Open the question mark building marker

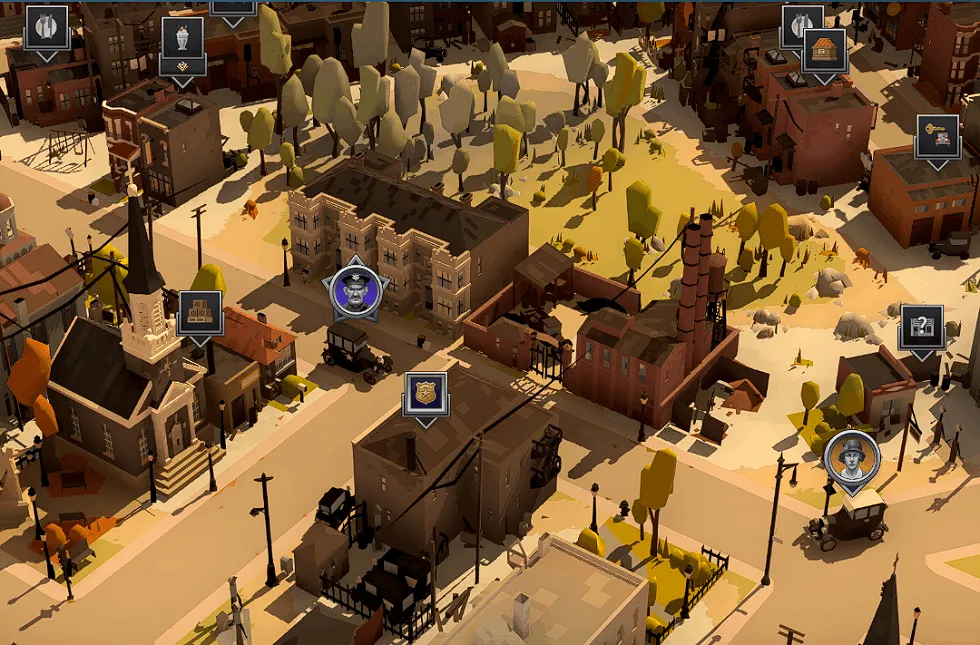[x=921, y=327]
